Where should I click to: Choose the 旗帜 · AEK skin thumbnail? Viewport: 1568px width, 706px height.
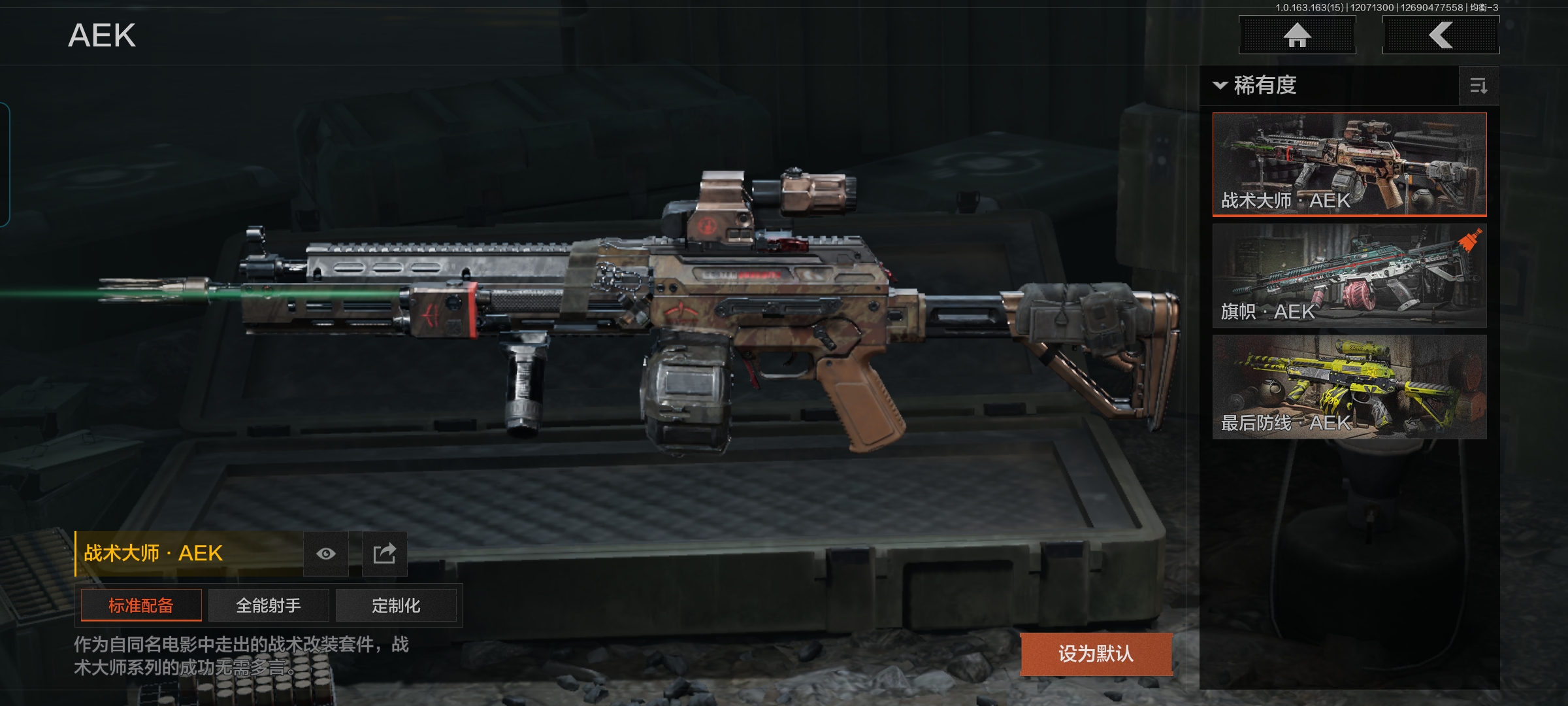1349,275
